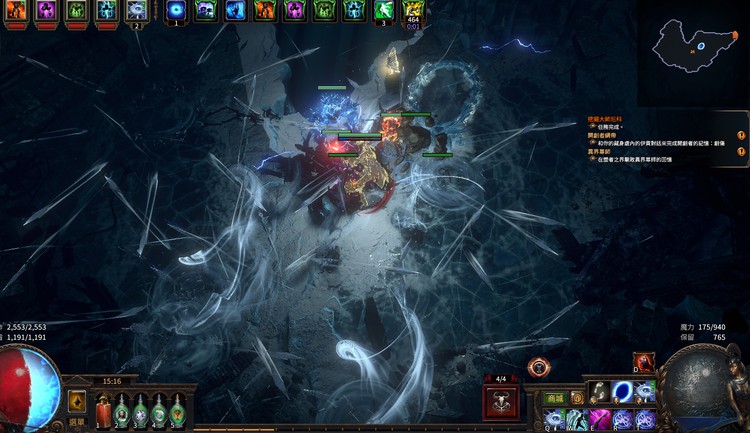
Task: Use the red skill above the globe
Action: (x=643, y=362)
